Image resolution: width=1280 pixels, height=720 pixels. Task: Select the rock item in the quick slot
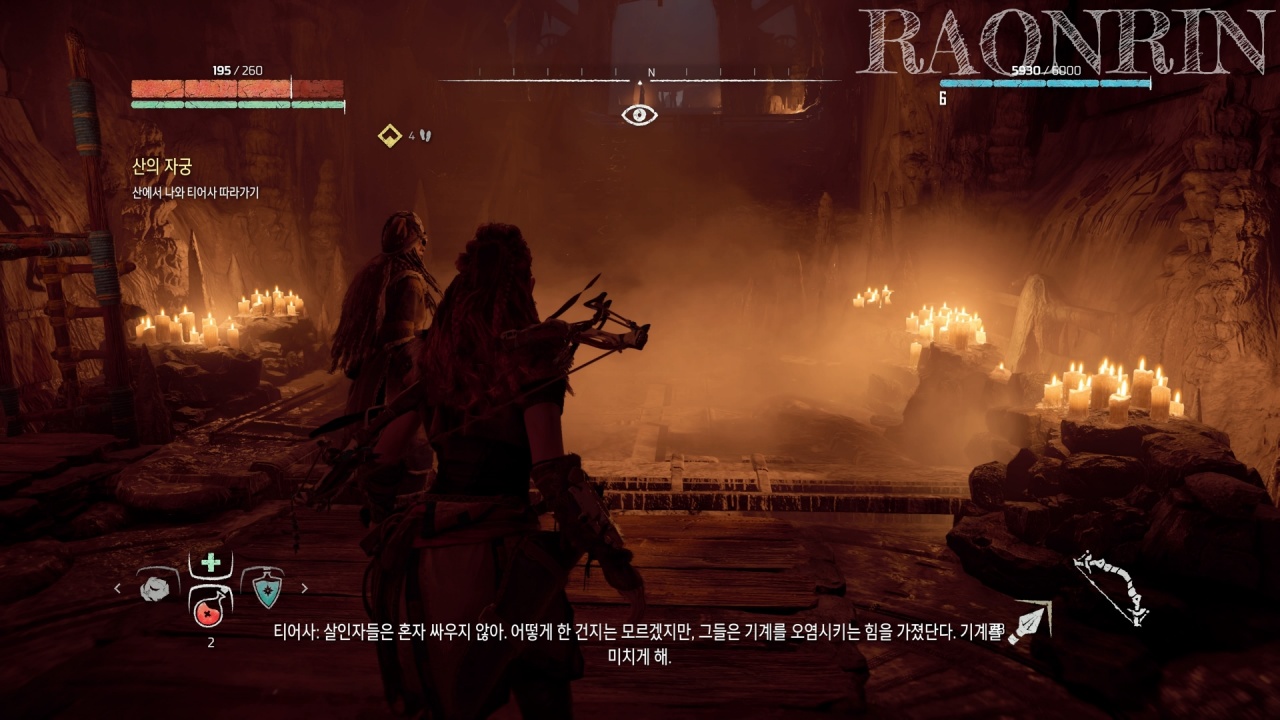click(156, 589)
